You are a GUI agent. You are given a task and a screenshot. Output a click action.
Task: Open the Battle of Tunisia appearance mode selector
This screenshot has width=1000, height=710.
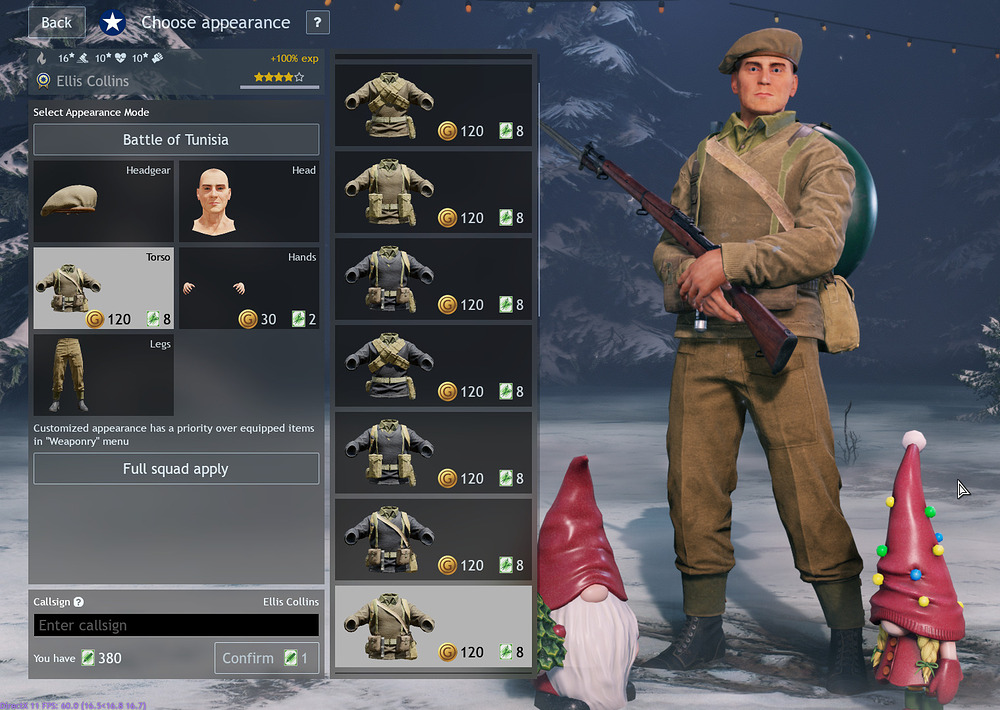tap(176, 140)
